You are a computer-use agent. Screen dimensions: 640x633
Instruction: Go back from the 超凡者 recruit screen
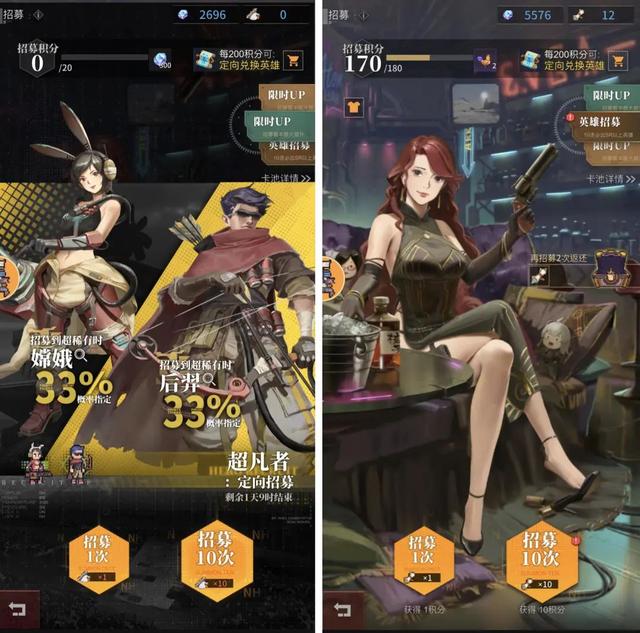[17, 608]
